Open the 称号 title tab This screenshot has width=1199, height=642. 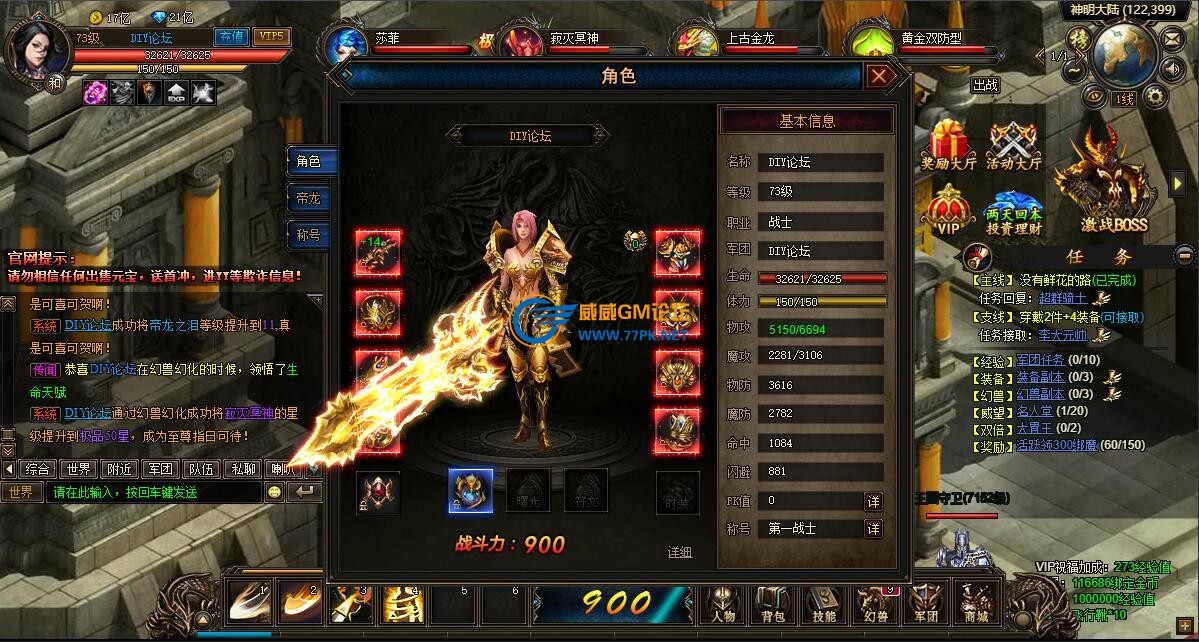[309, 235]
